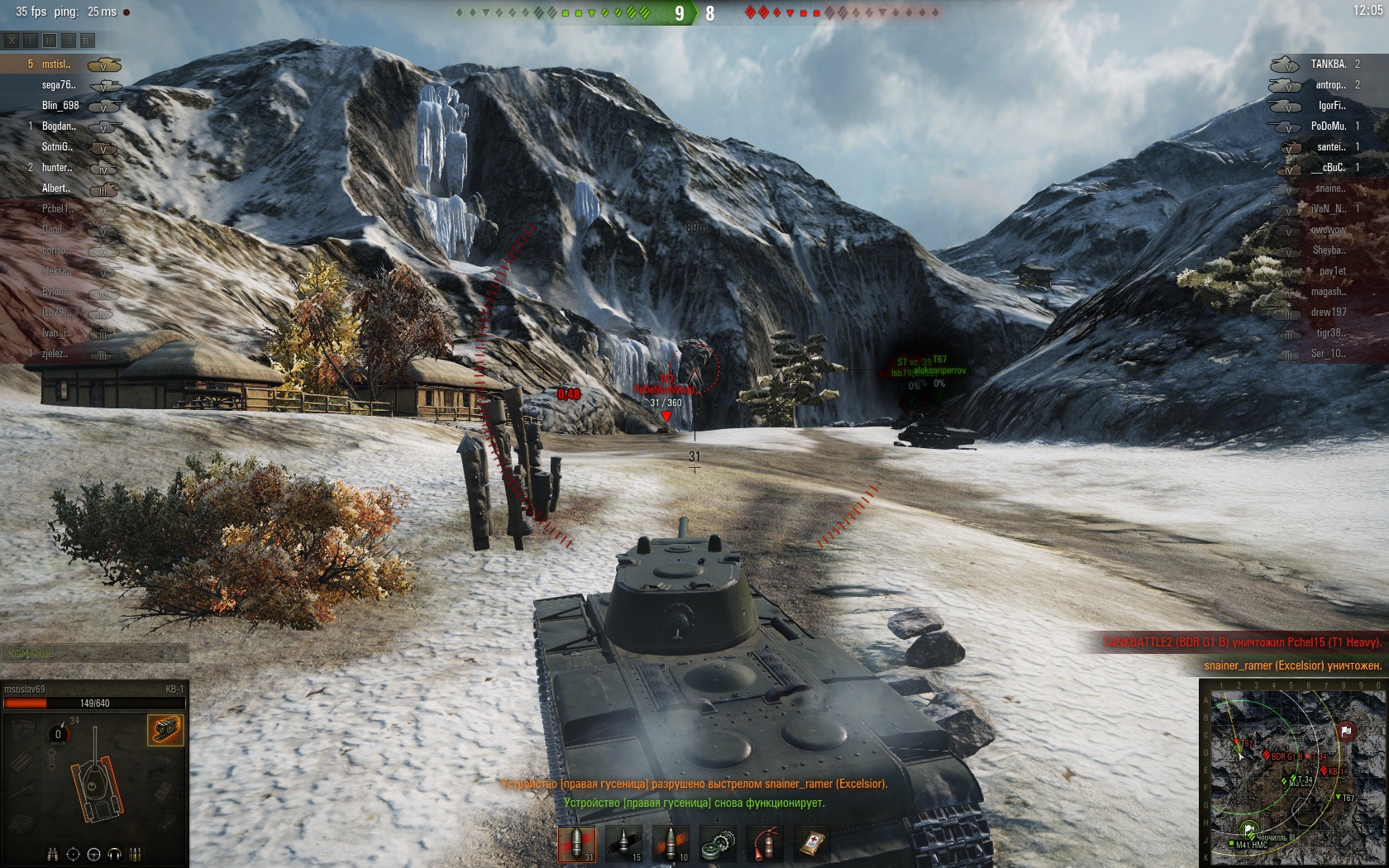This screenshot has height=868, width=1389.
Task: Click the damaged tracks module icon
Action: coord(165,730)
